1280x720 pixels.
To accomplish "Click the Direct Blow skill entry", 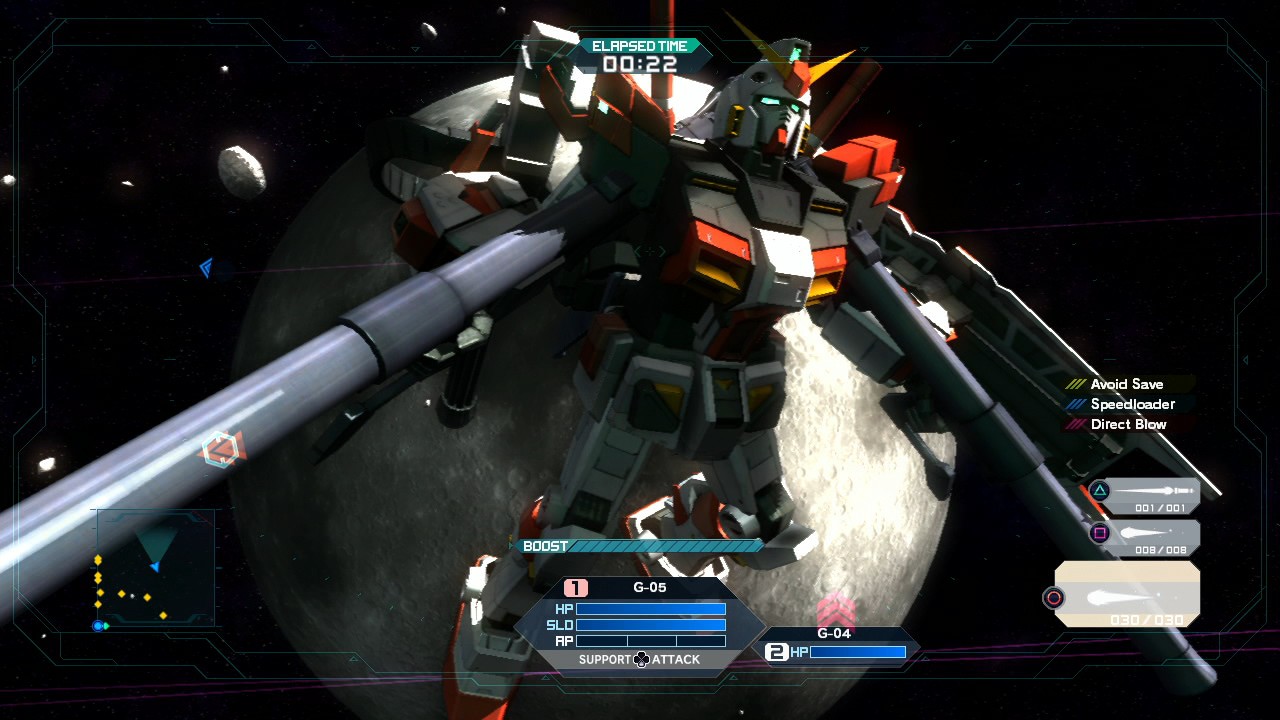I will pyautogui.click(x=1128, y=424).
